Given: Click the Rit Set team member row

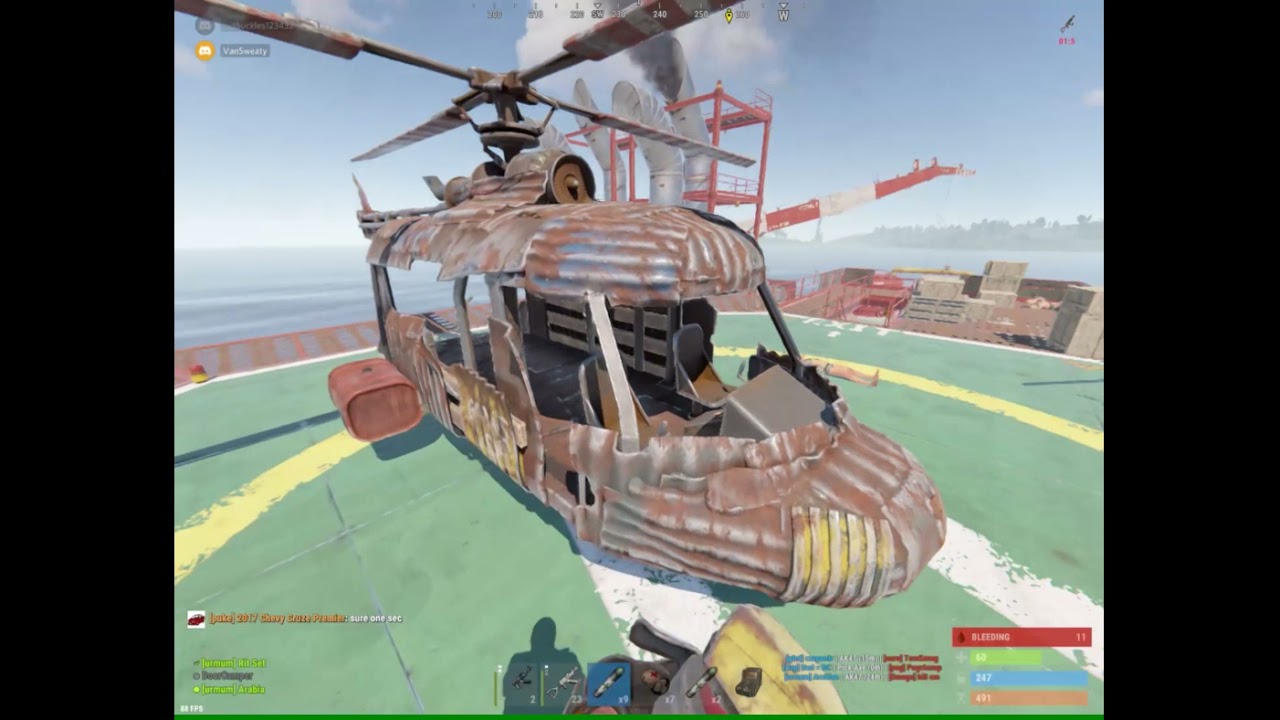Looking at the screenshot, I should 232,663.
